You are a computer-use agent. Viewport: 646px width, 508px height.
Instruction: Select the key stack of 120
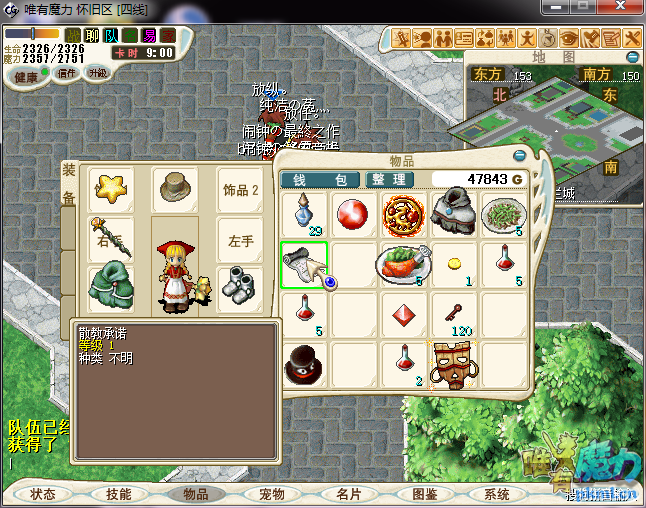[x=455, y=315]
